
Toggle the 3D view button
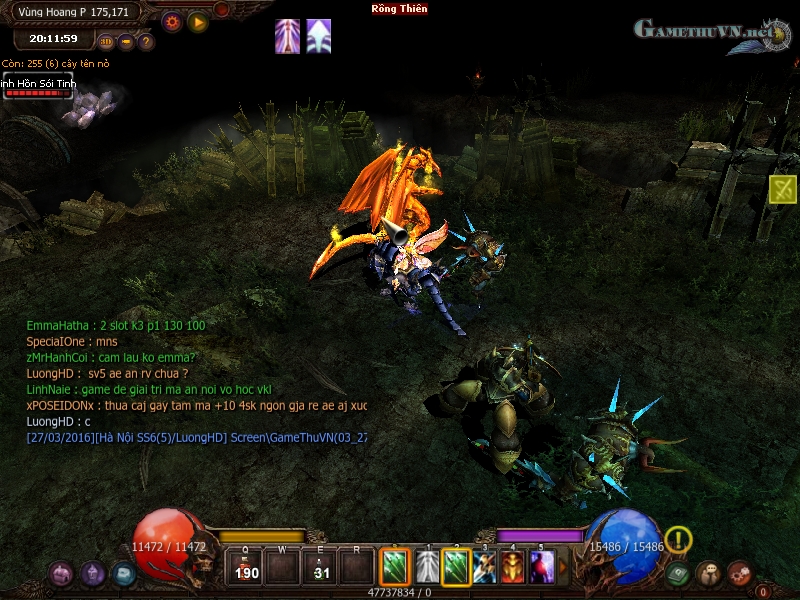point(107,42)
